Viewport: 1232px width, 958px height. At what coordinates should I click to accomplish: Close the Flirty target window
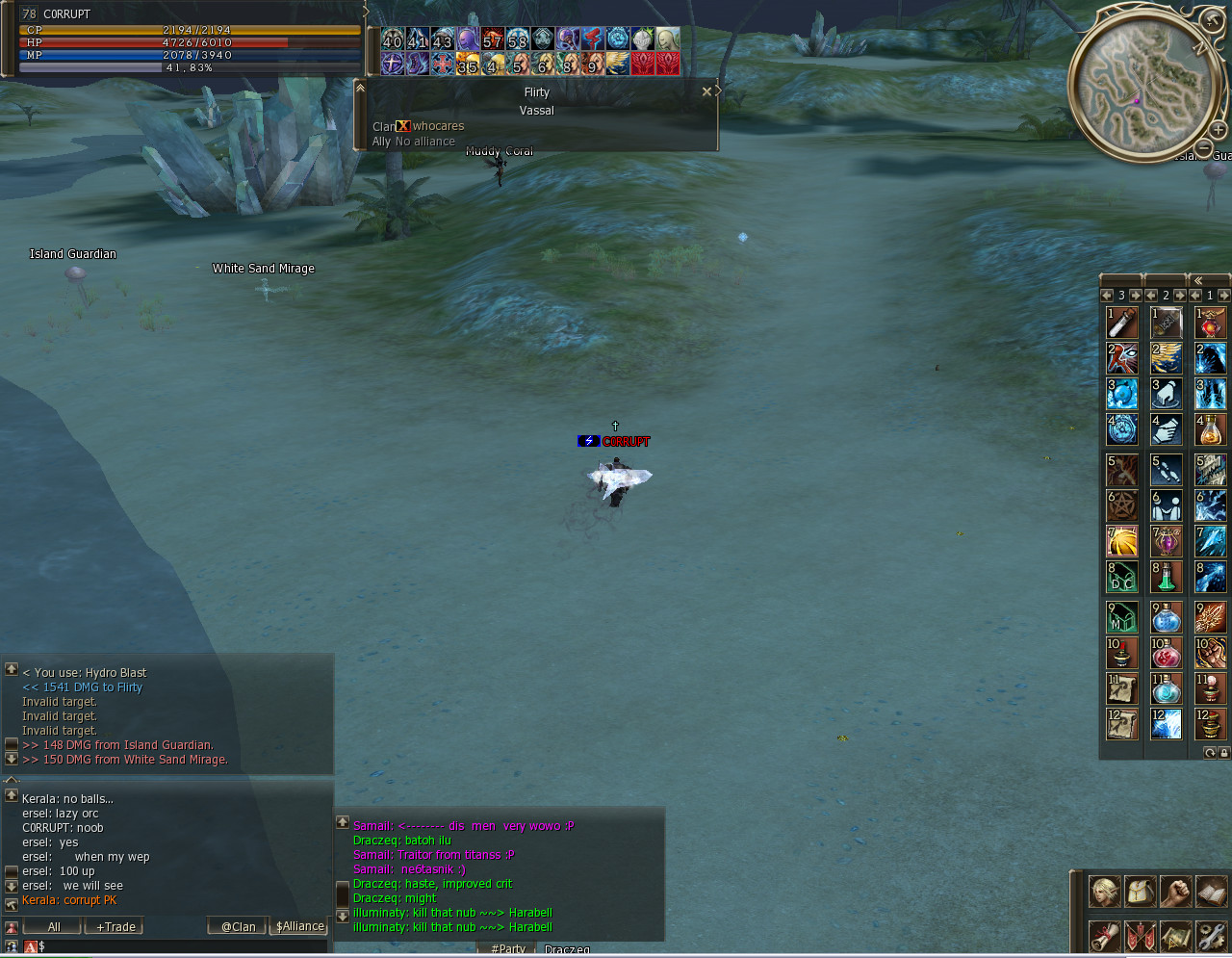(x=706, y=92)
